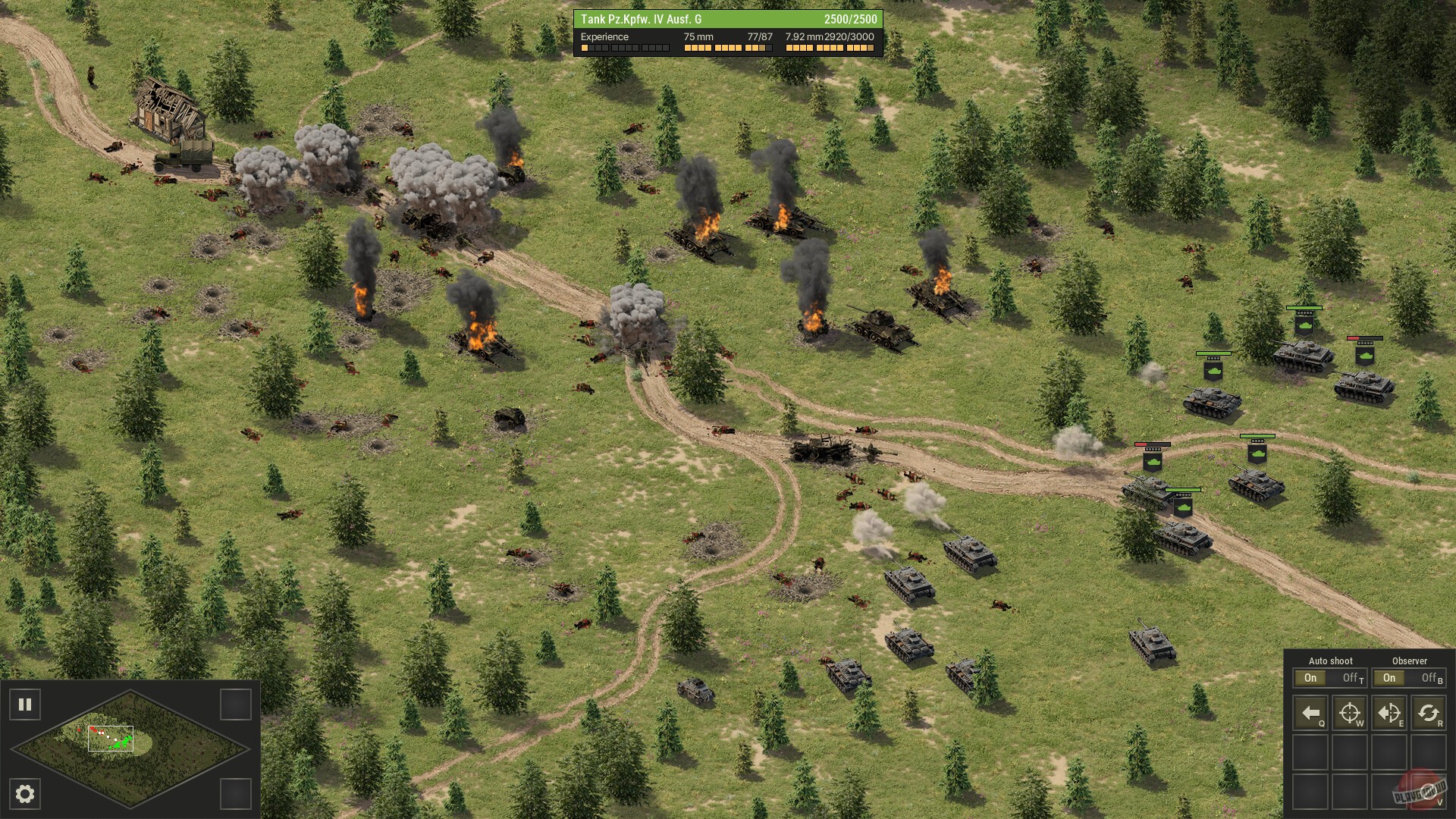Activate the W targeting crosshair icon
This screenshot has height=819, width=1456.
coord(1351,713)
